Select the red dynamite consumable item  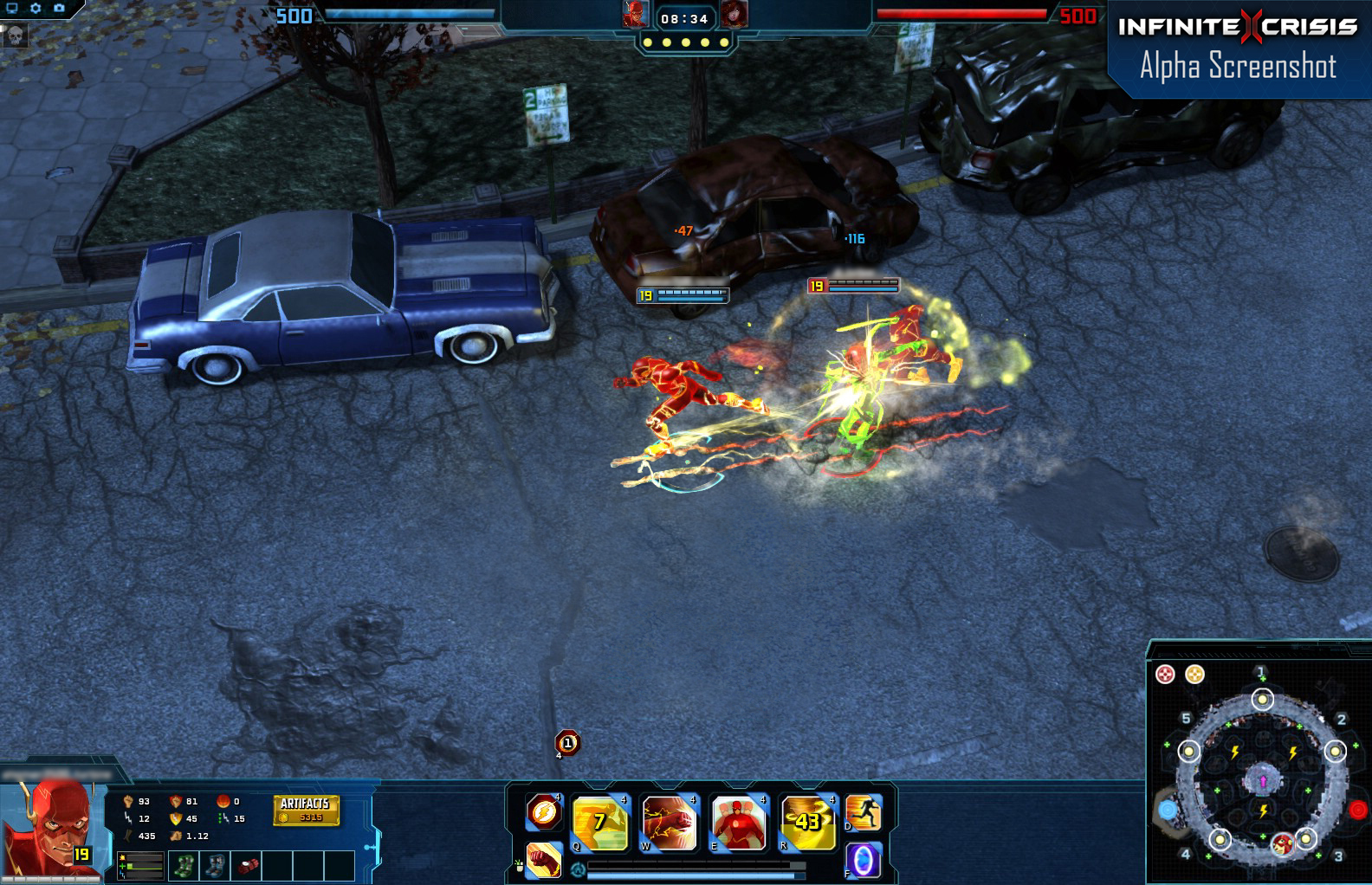[248, 866]
